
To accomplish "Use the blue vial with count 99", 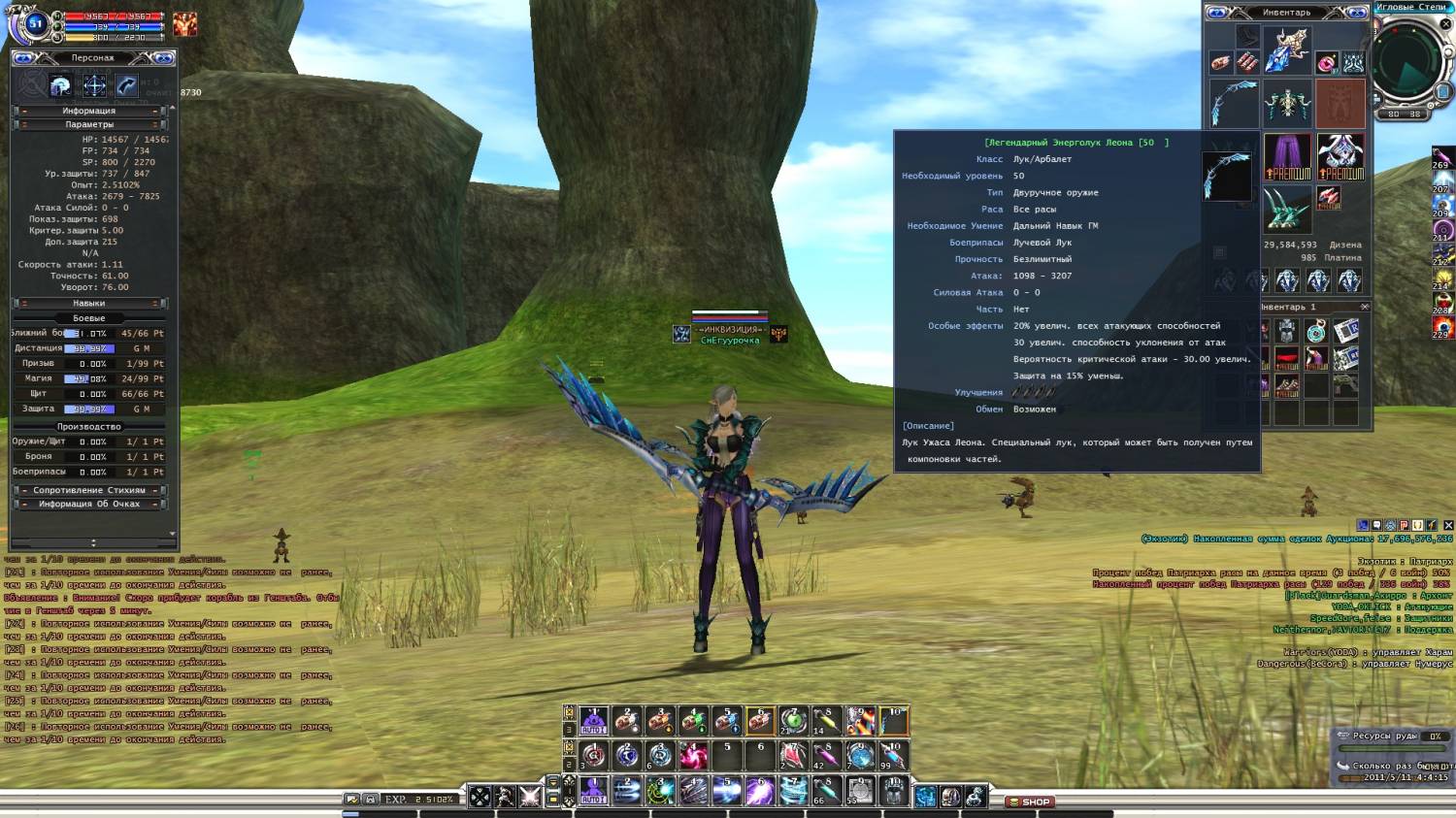I will [893, 755].
